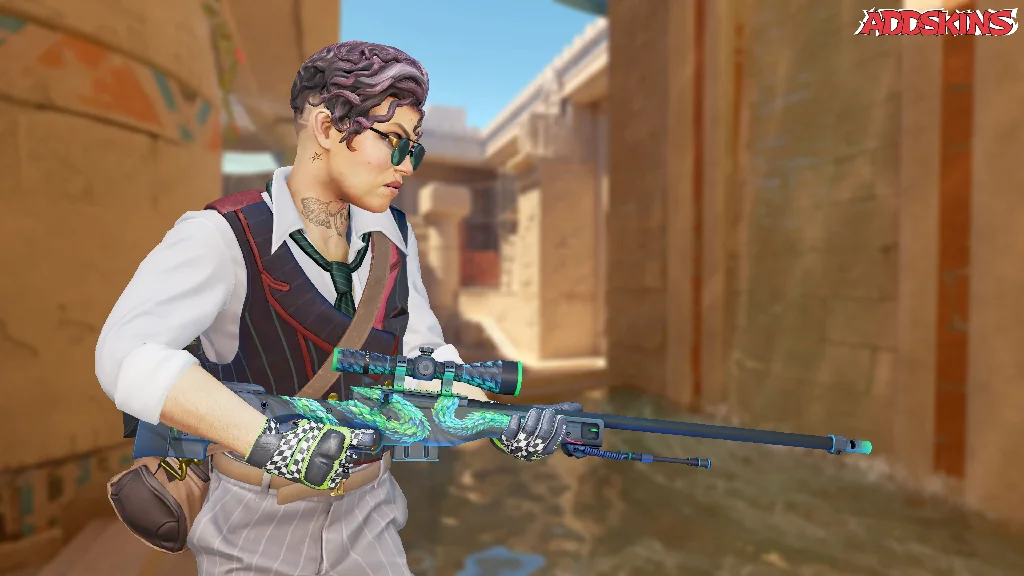Click the ADDSKINS logo watermark
This screenshot has height=576, width=1024.
pos(935,23)
